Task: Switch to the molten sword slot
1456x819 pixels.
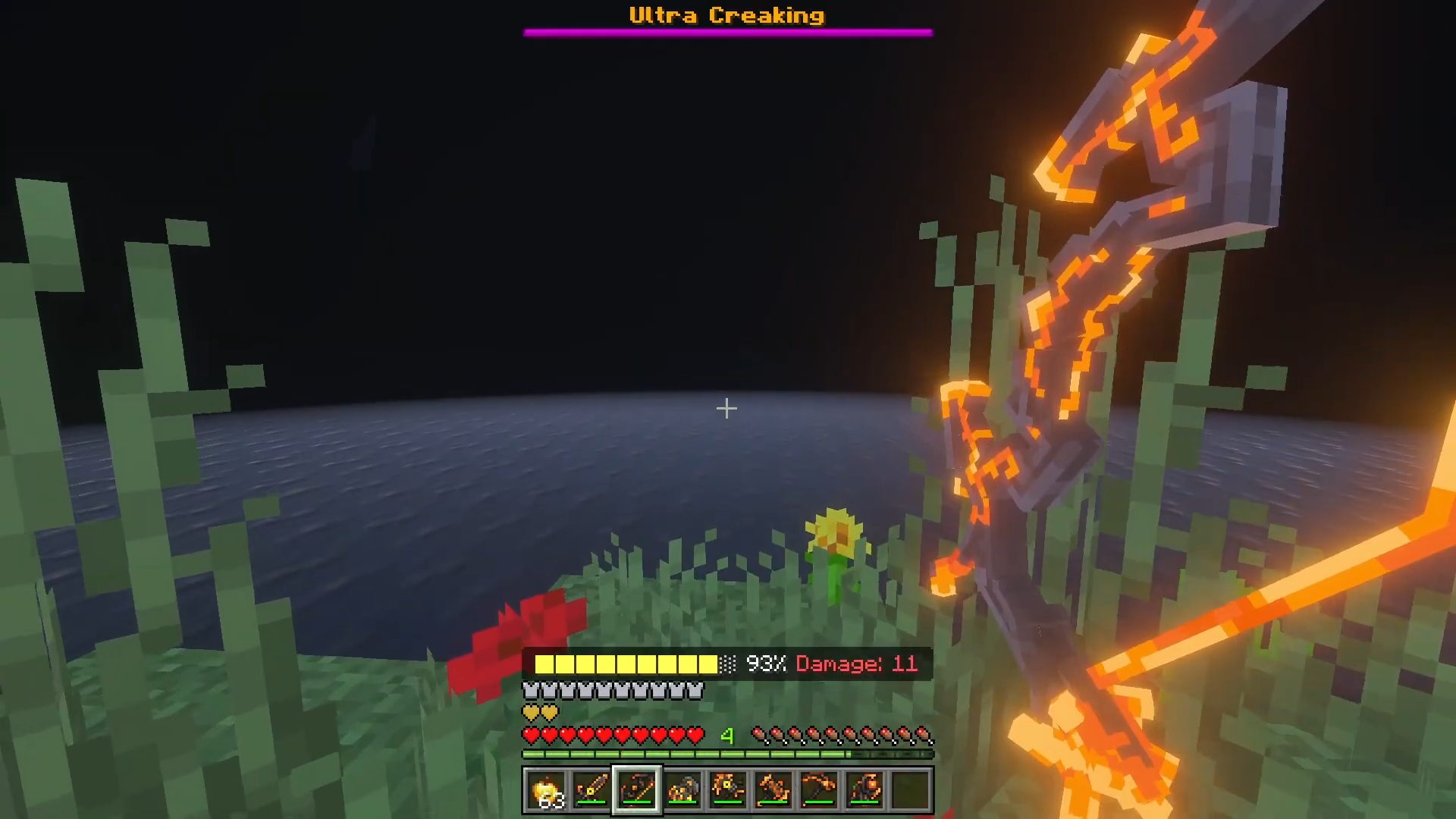Action: (591, 790)
